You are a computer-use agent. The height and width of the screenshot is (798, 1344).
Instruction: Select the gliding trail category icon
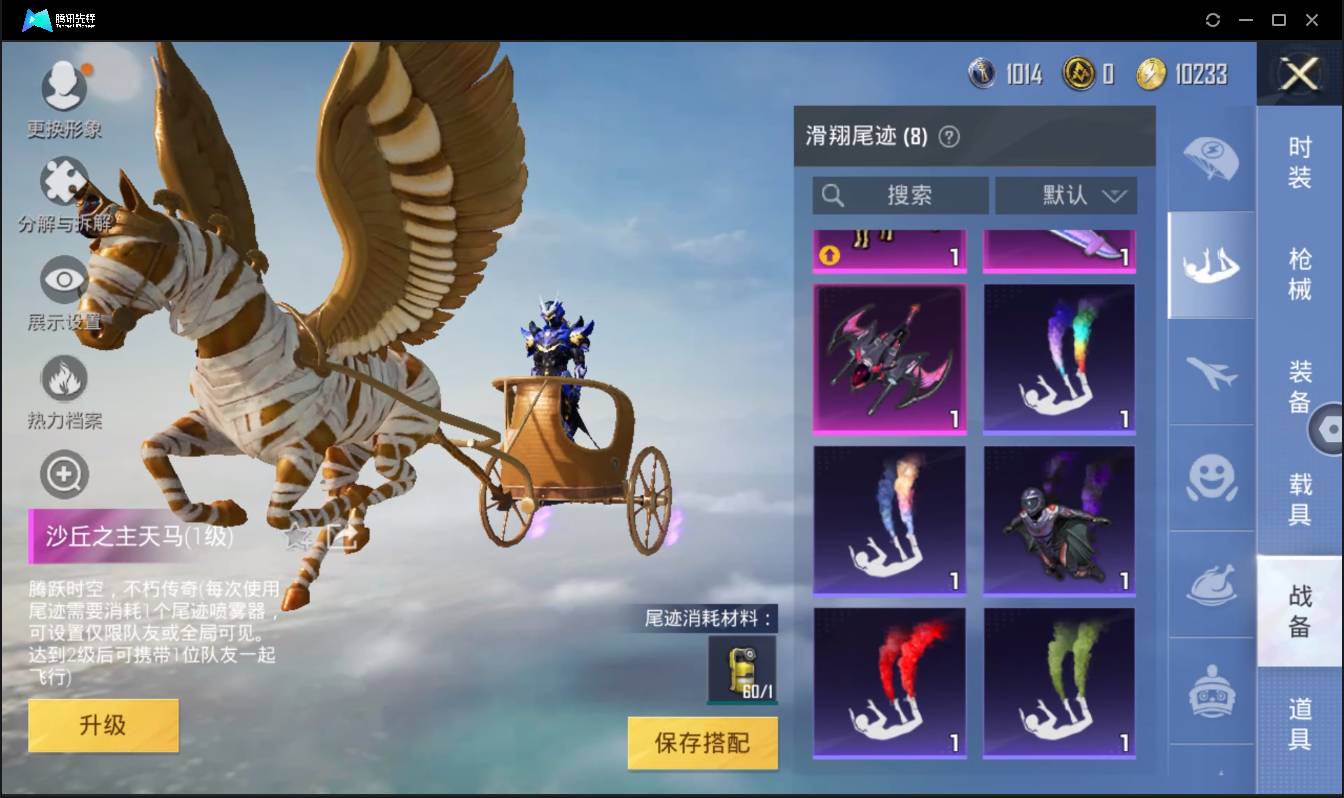(x=1211, y=265)
